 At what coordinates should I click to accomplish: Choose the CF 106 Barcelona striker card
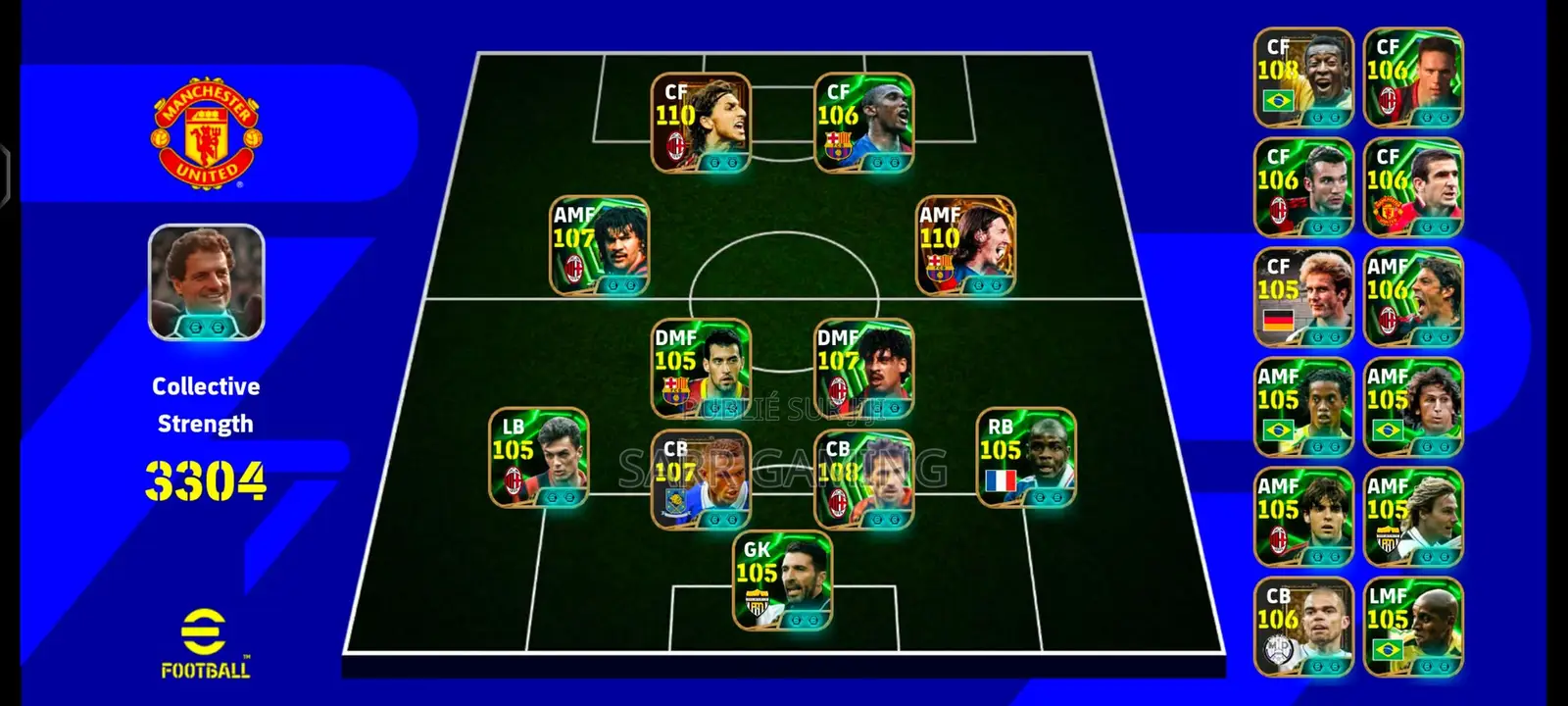pyautogui.click(x=863, y=124)
